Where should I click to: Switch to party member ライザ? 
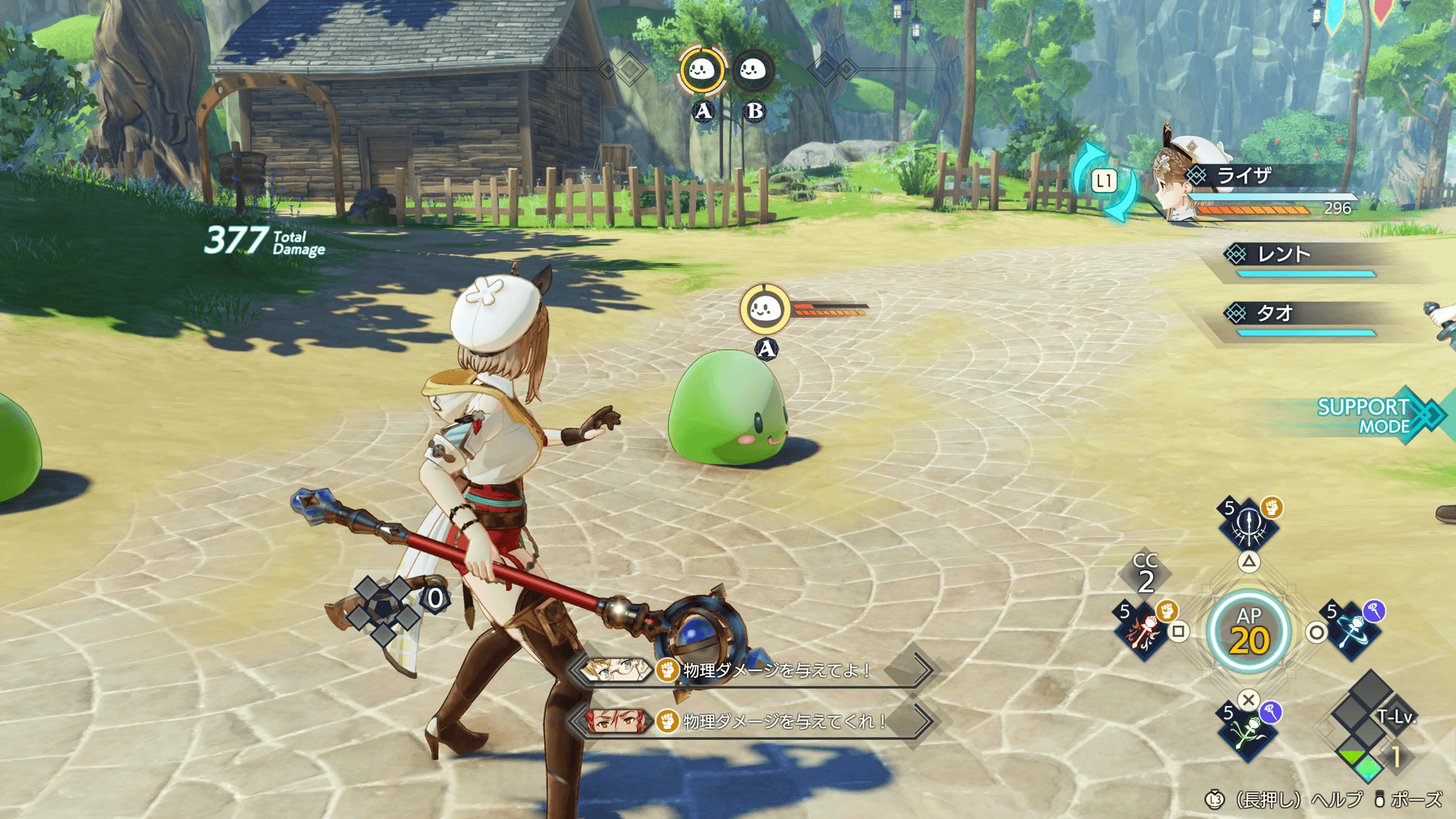(1244, 176)
